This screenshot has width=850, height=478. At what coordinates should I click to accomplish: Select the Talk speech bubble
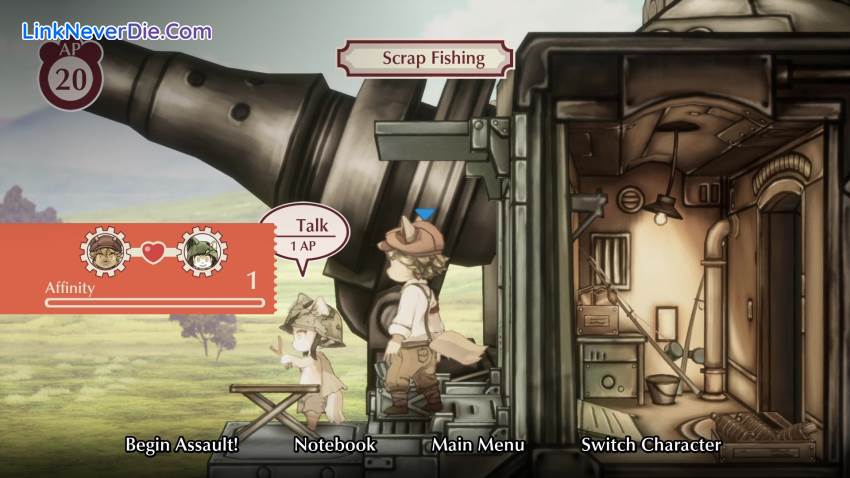pyautogui.click(x=305, y=234)
